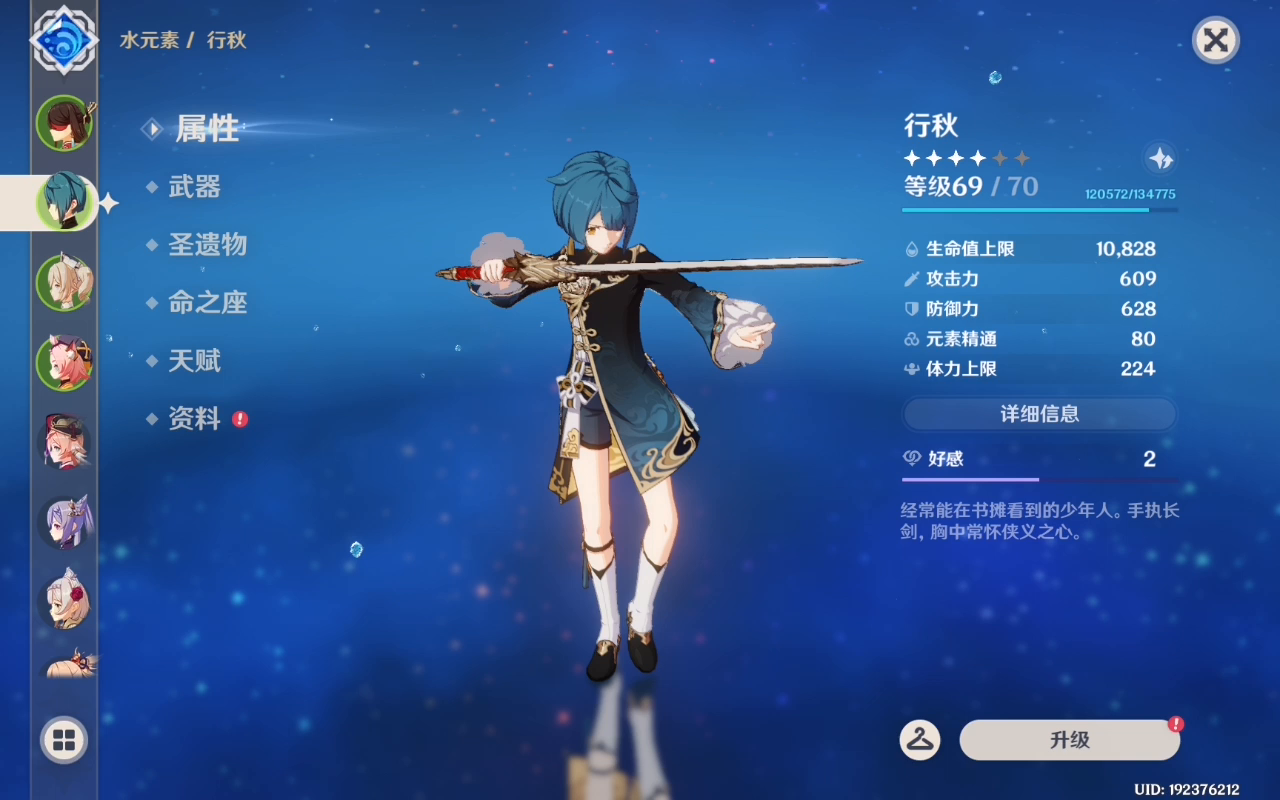
Task: Click 详细信息 to view detailed stats
Action: (1039, 414)
